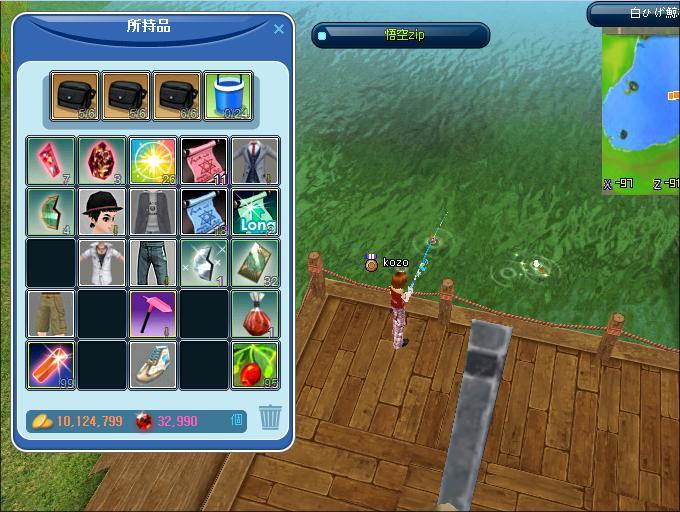Select the khaki cargo shorts item
This screenshot has height=512, width=680.
pos(50,314)
